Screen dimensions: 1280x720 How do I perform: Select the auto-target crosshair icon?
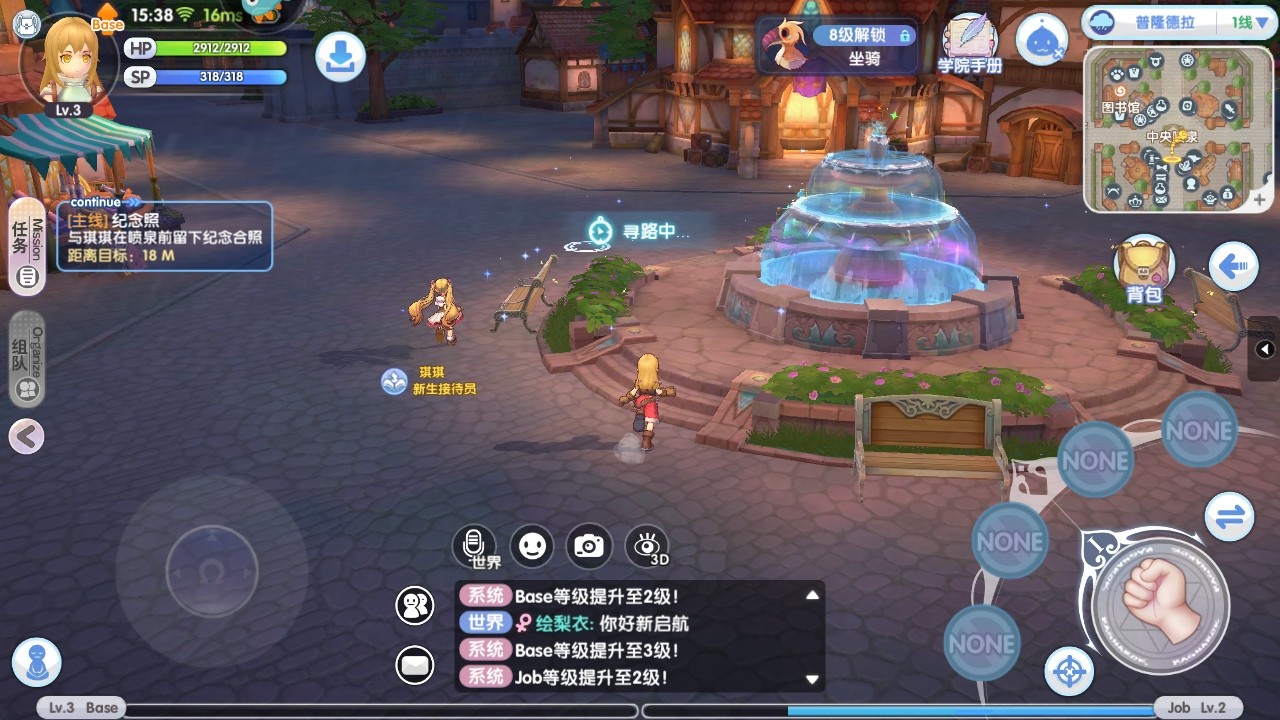pyautogui.click(x=1068, y=672)
